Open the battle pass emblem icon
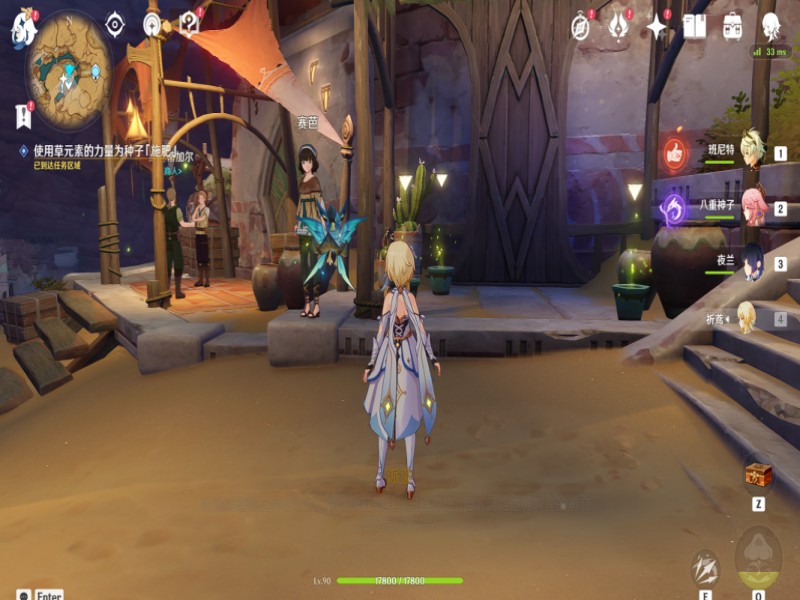 point(619,26)
